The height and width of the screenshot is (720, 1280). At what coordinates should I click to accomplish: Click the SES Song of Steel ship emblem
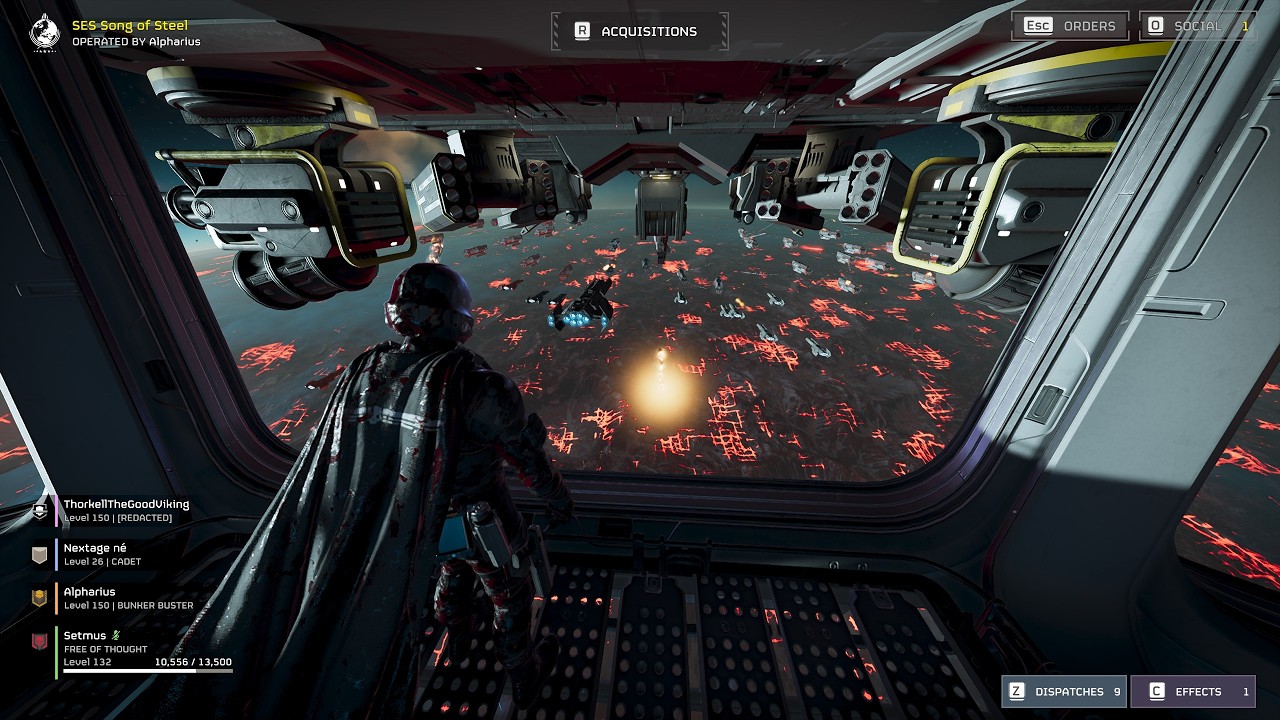point(45,32)
